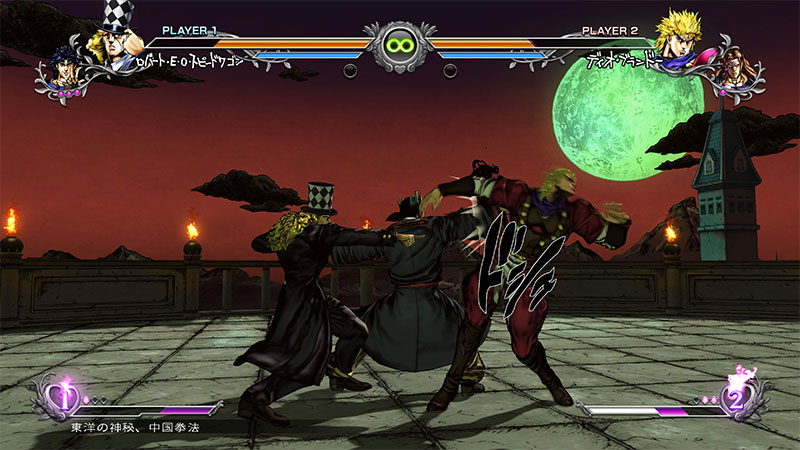Click Player 1's dark-haired assist portrait

[64, 68]
